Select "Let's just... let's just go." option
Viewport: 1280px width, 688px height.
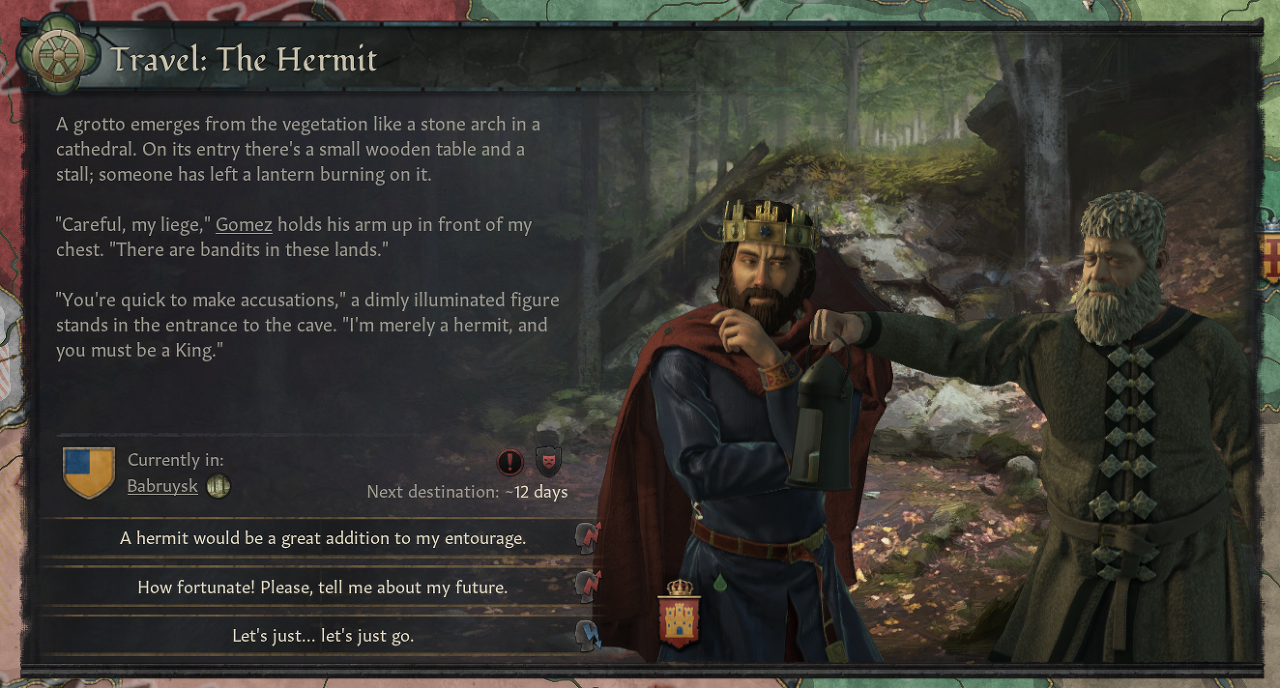click(322, 636)
